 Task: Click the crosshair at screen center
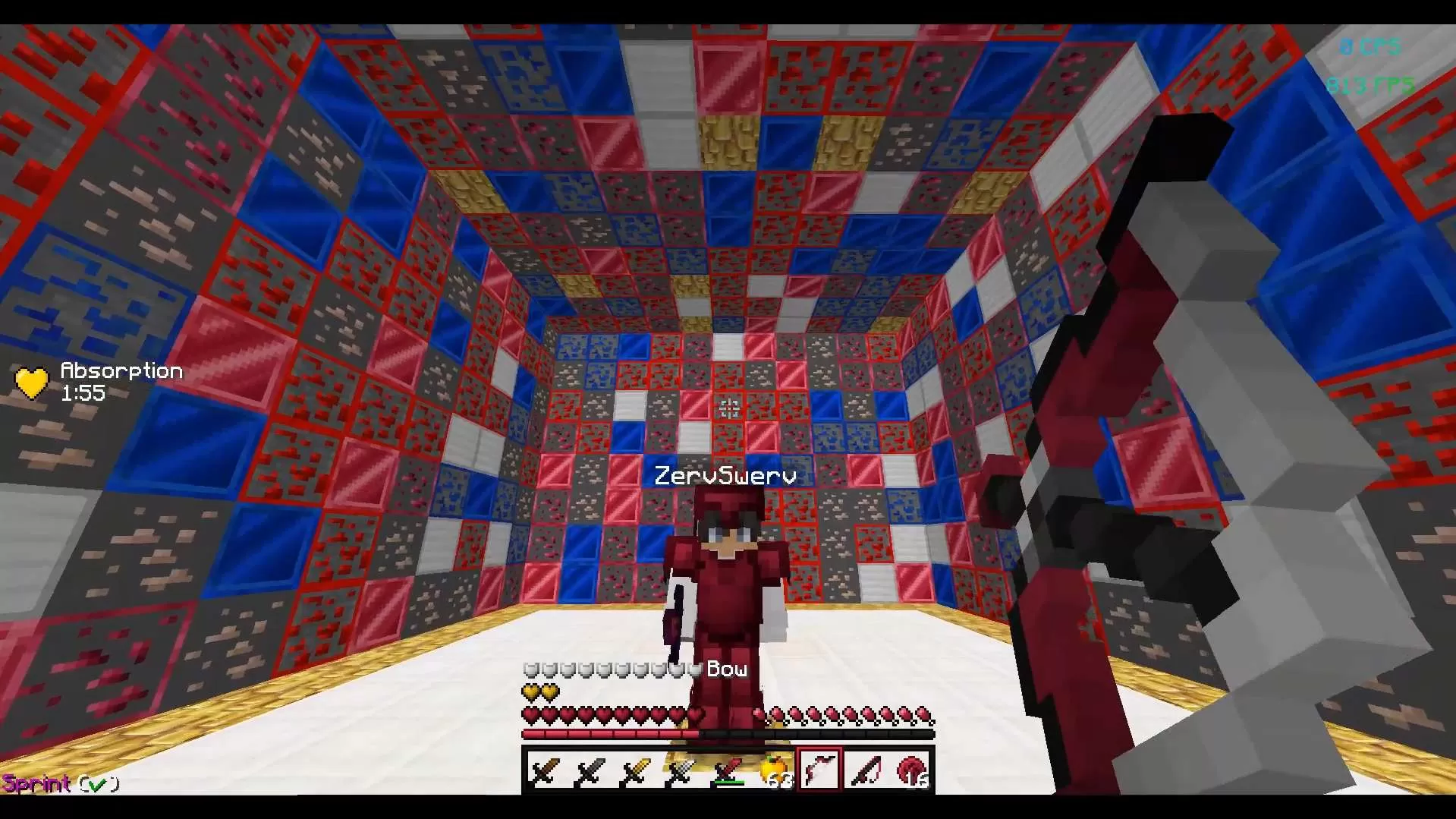[728, 408]
